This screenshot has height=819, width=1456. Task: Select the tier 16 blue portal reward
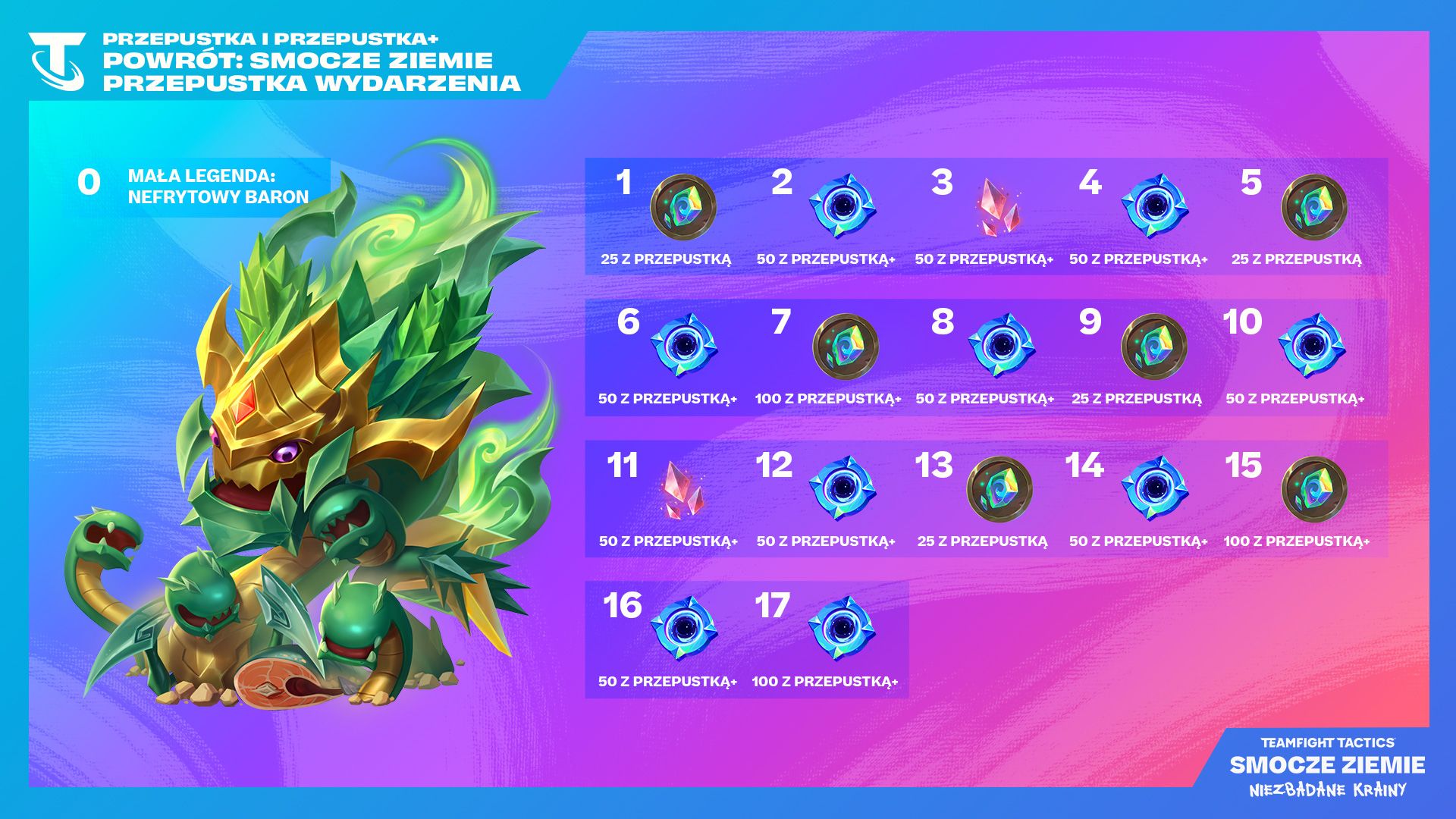[683, 629]
